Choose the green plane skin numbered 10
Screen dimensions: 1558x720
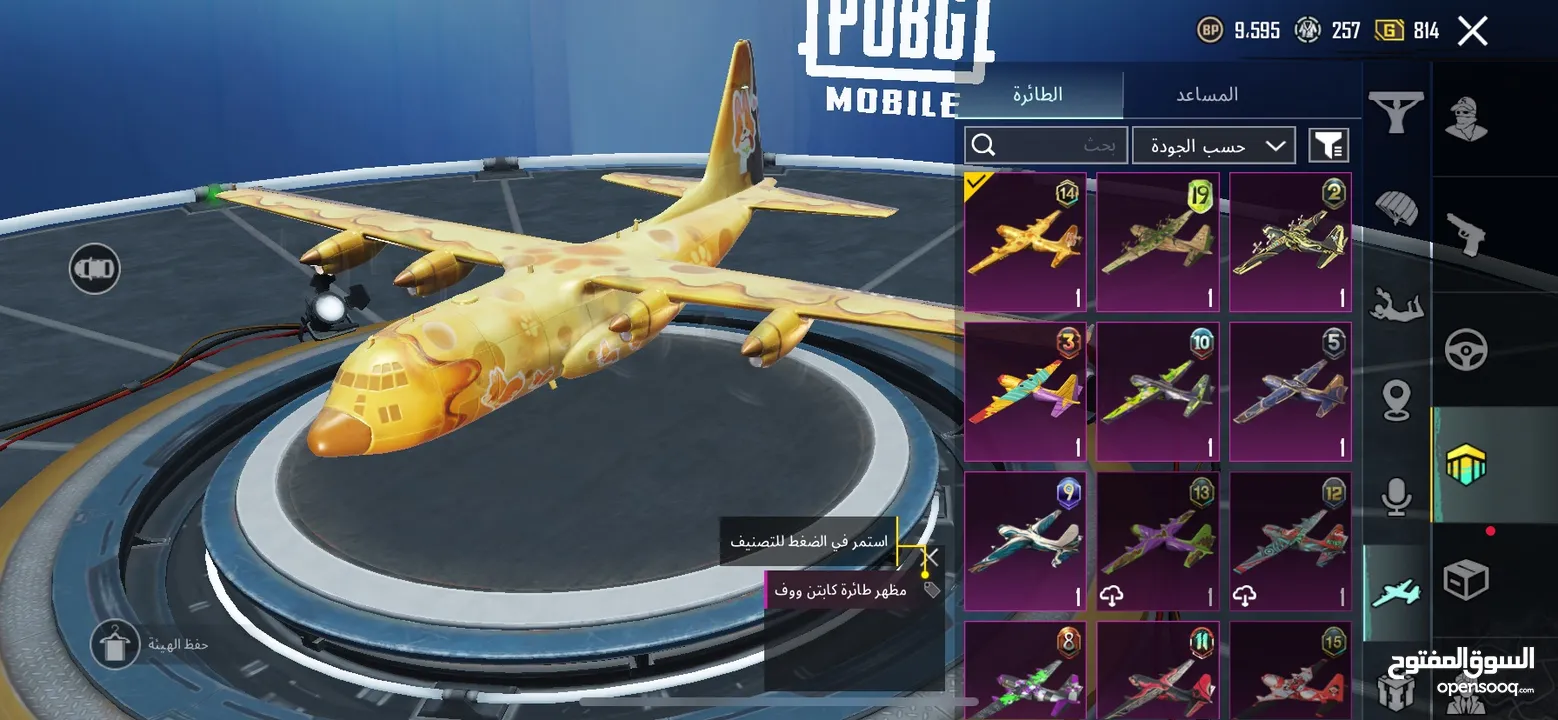click(1157, 391)
